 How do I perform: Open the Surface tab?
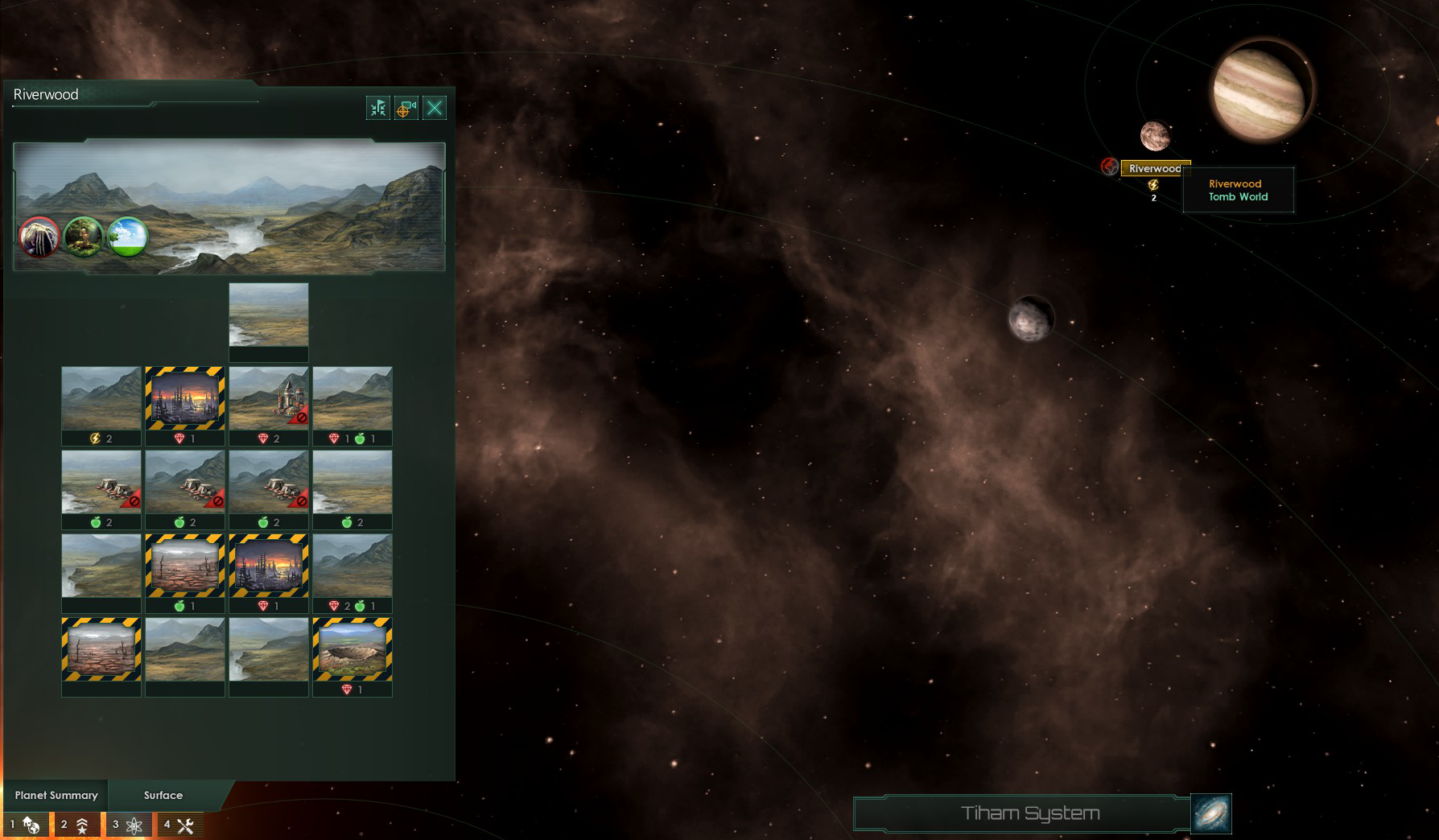point(163,795)
